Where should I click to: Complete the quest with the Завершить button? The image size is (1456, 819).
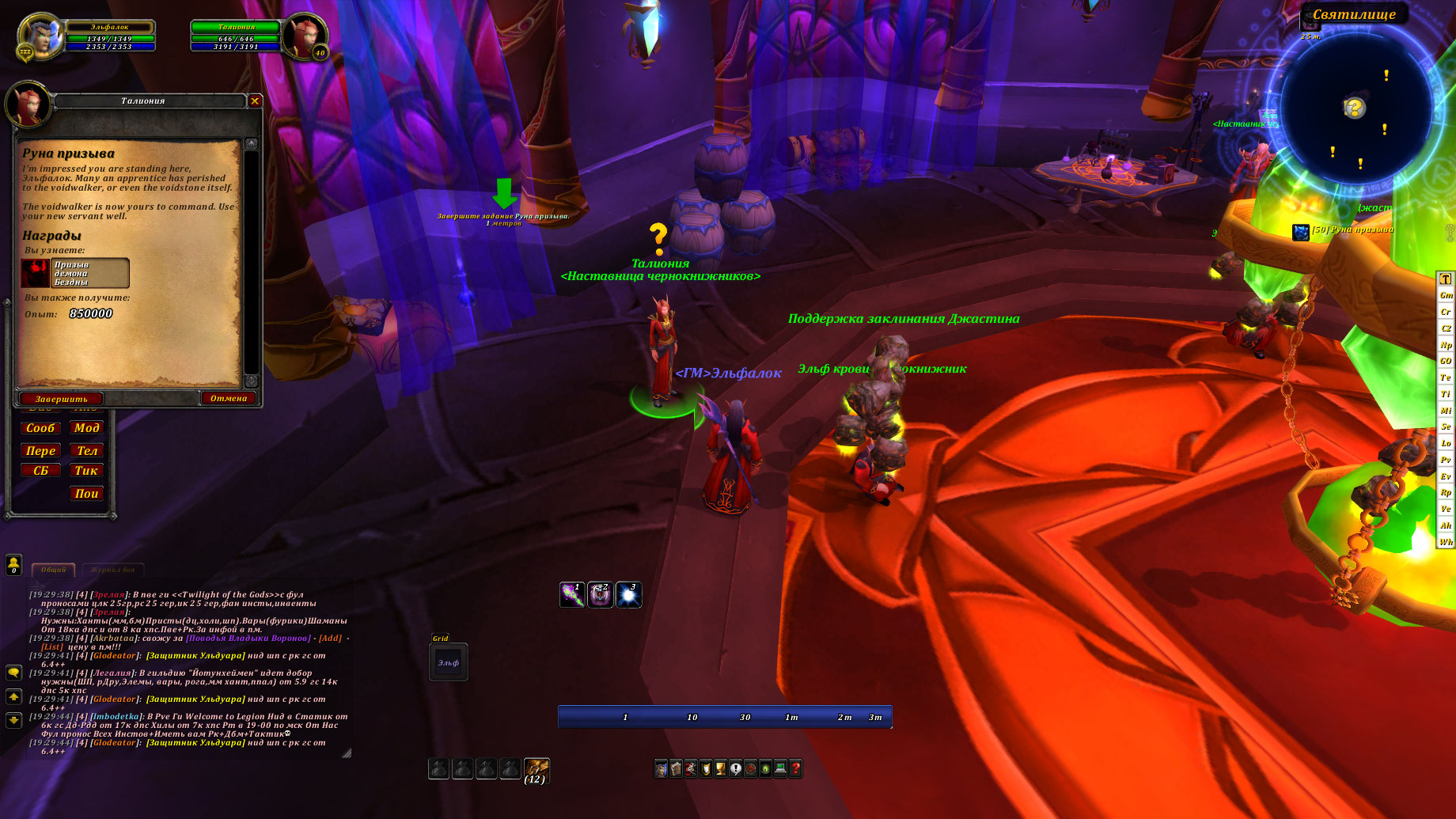61,399
